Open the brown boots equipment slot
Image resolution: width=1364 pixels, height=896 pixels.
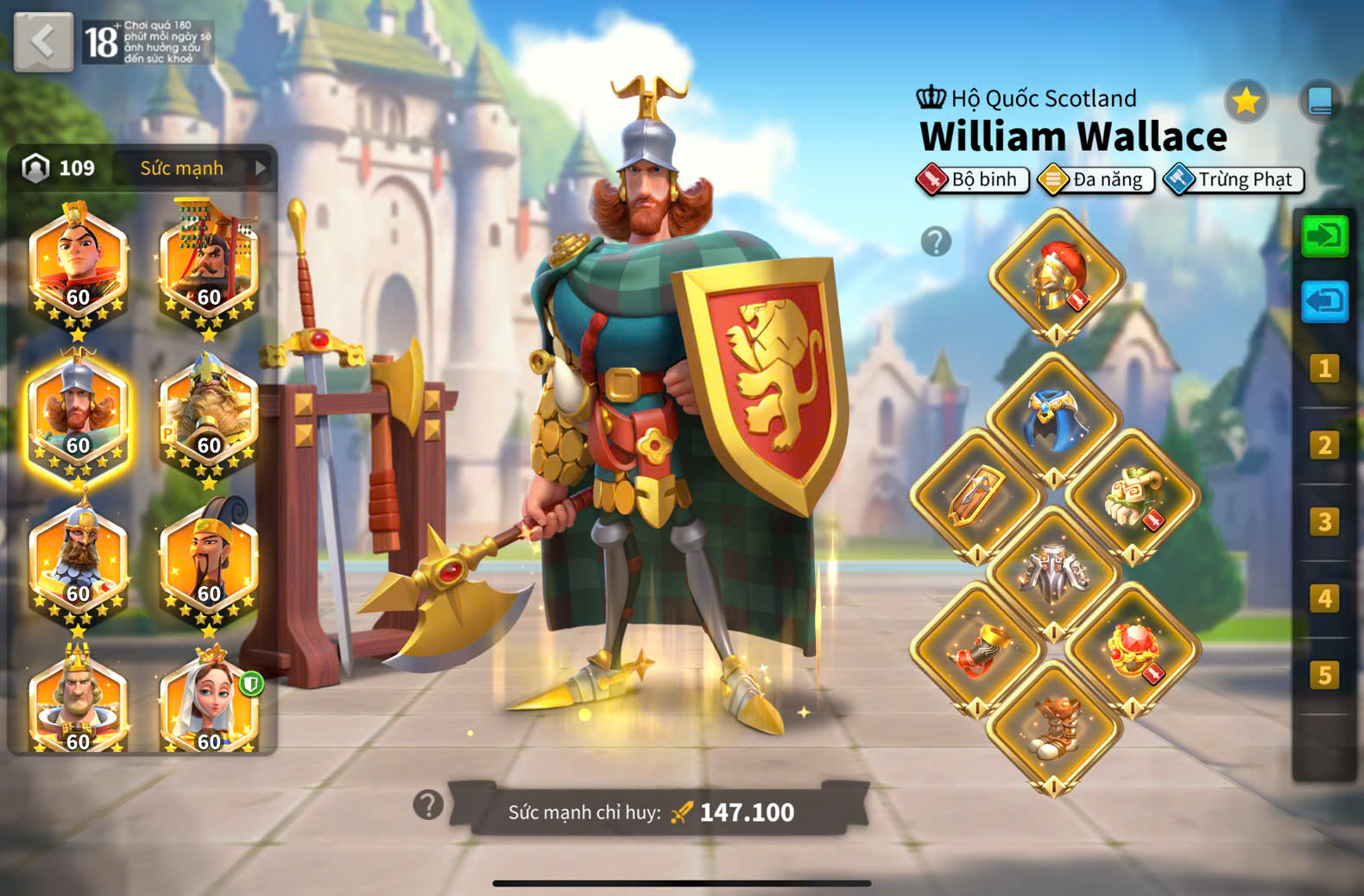(1054, 727)
